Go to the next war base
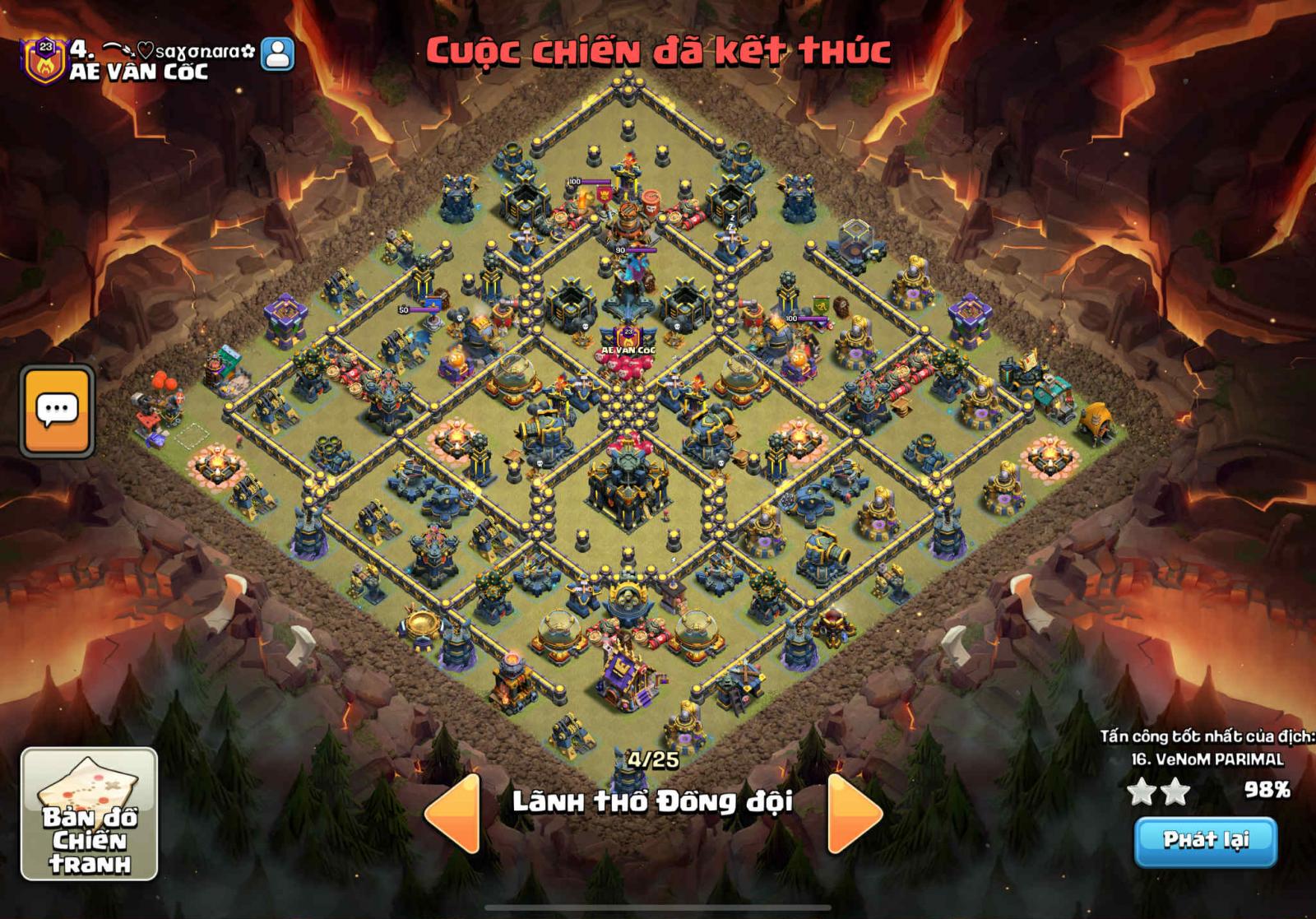This screenshot has height=919, width=1316. tap(855, 813)
